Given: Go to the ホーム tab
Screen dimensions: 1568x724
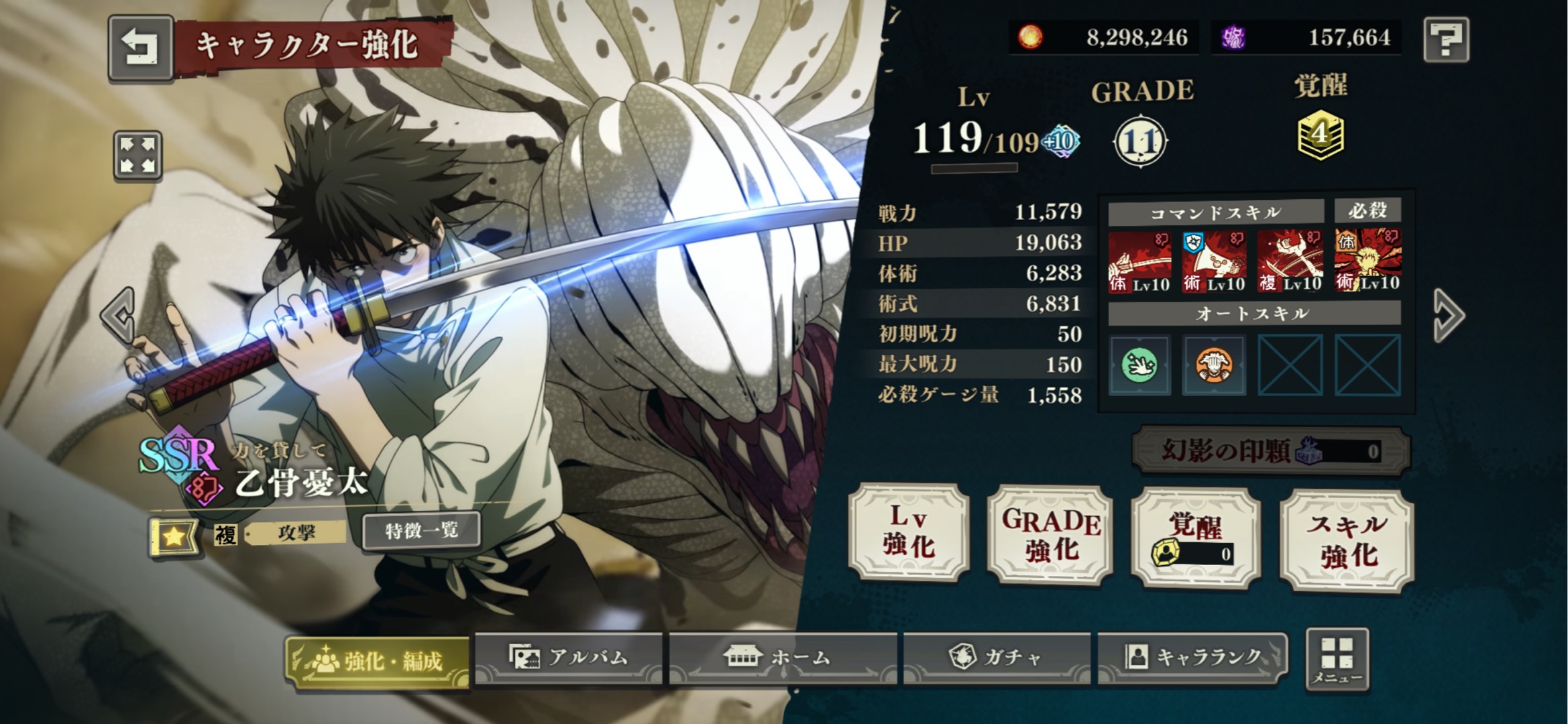Looking at the screenshot, I should [x=783, y=658].
